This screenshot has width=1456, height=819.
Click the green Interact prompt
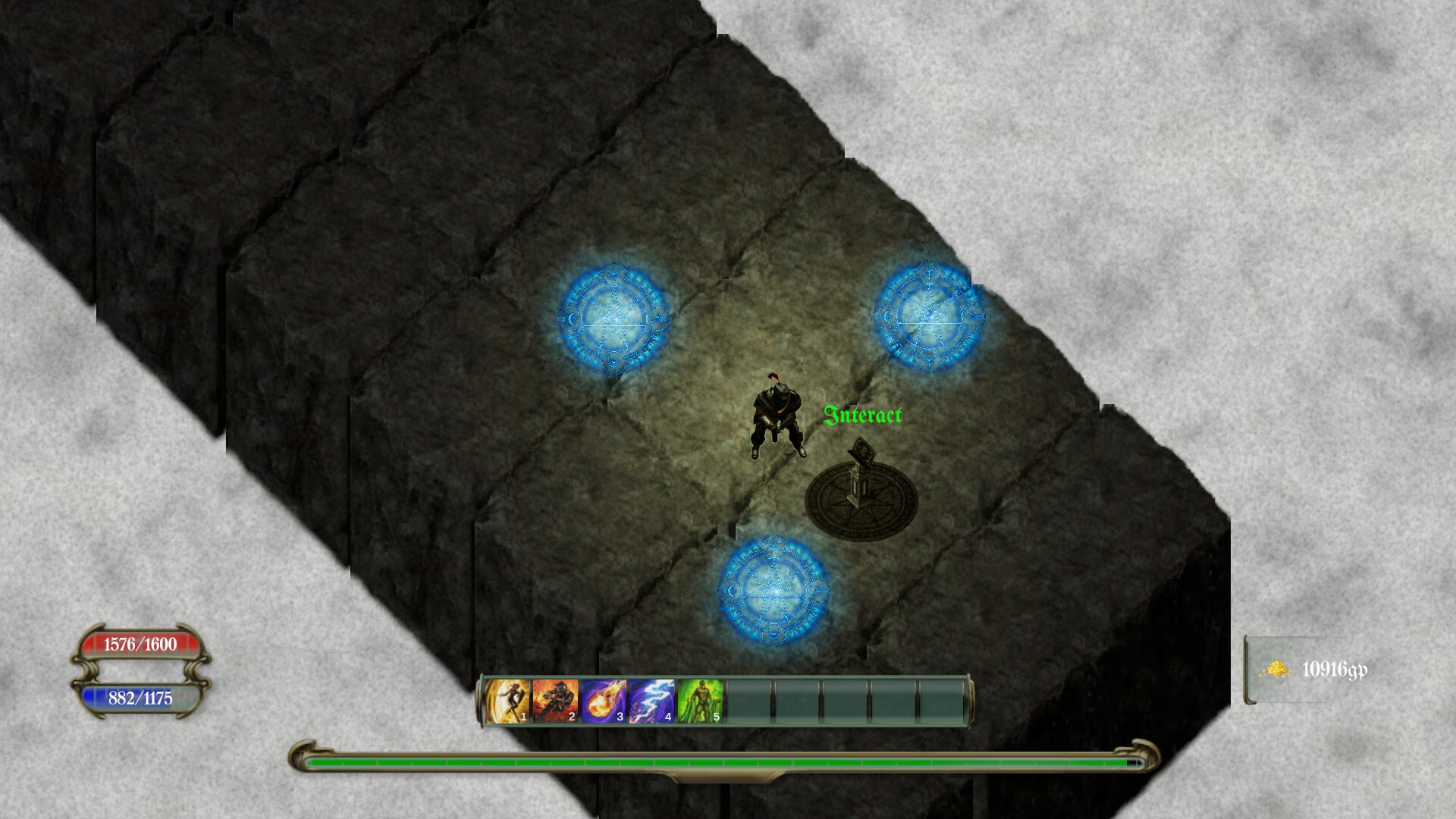[x=863, y=416]
